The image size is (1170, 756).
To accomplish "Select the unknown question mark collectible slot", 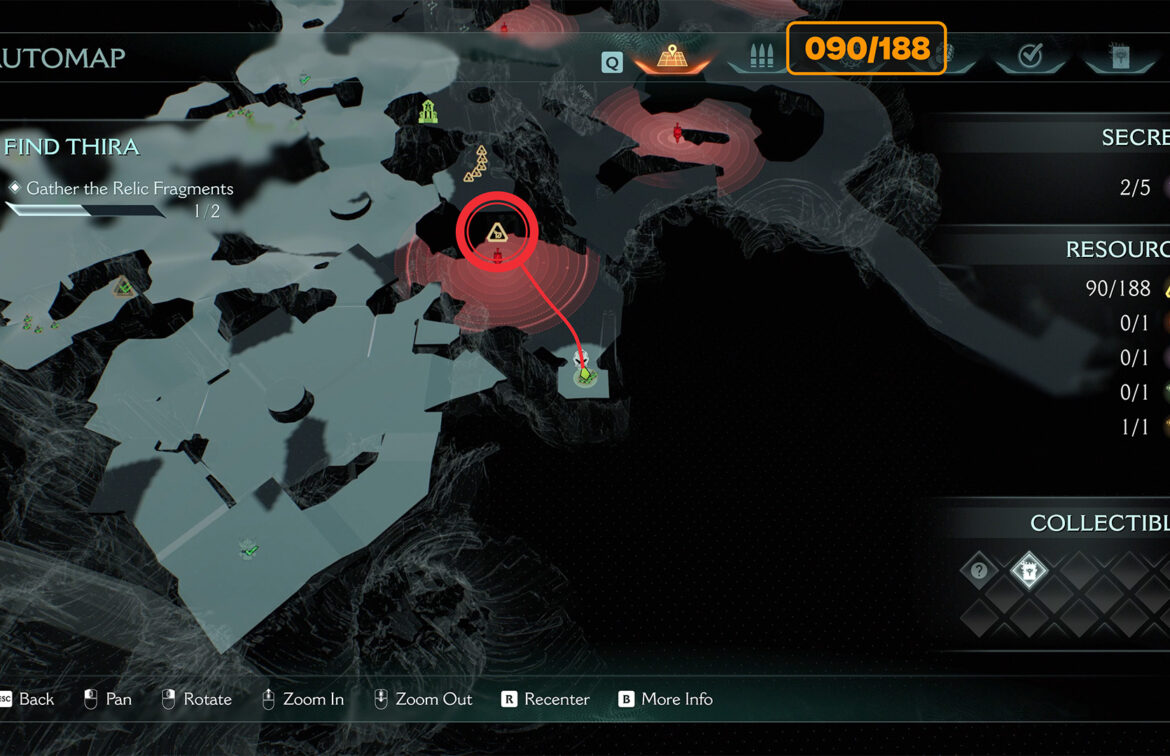I will (x=979, y=571).
